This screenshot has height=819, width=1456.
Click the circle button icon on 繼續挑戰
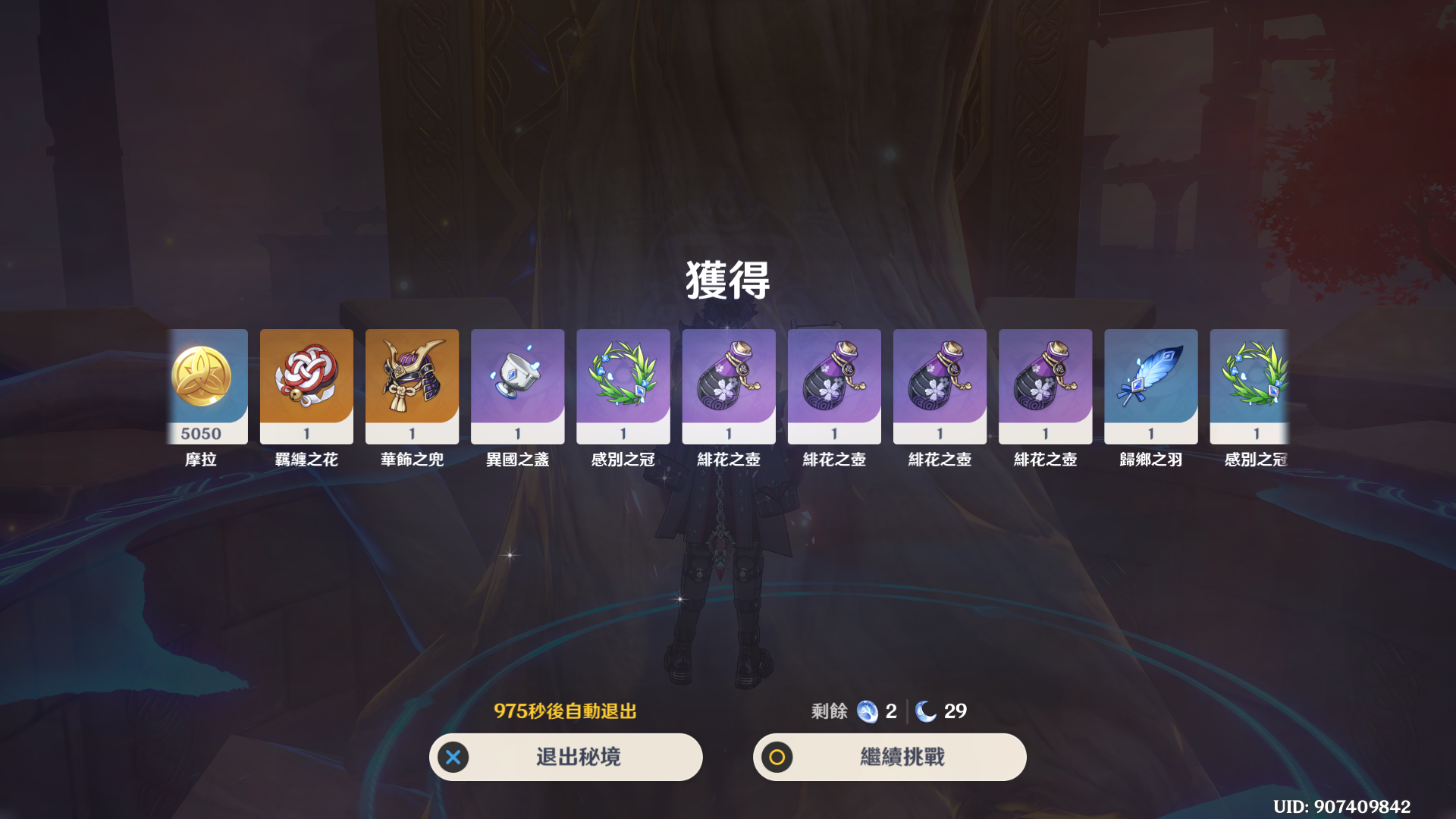(776, 756)
